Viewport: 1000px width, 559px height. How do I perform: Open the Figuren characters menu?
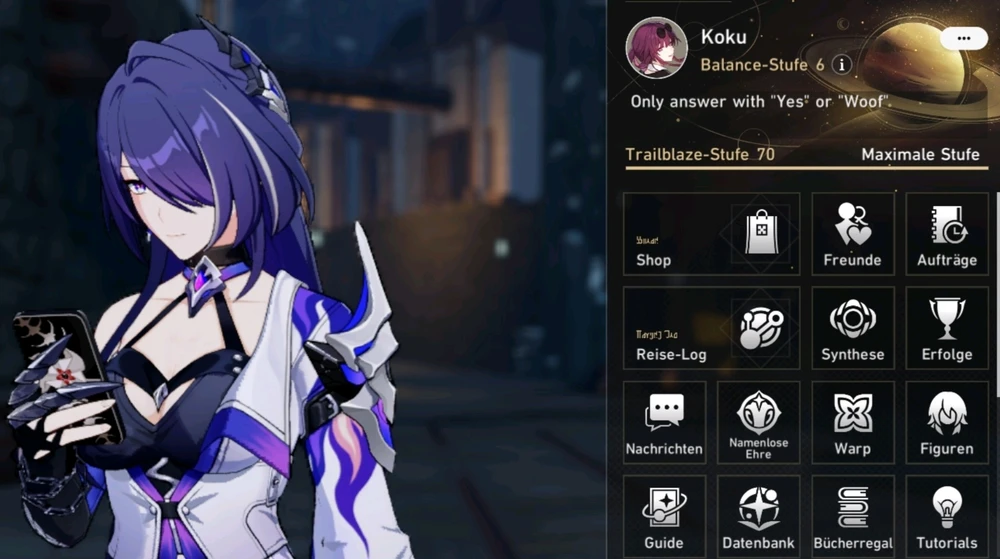coord(946,422)
